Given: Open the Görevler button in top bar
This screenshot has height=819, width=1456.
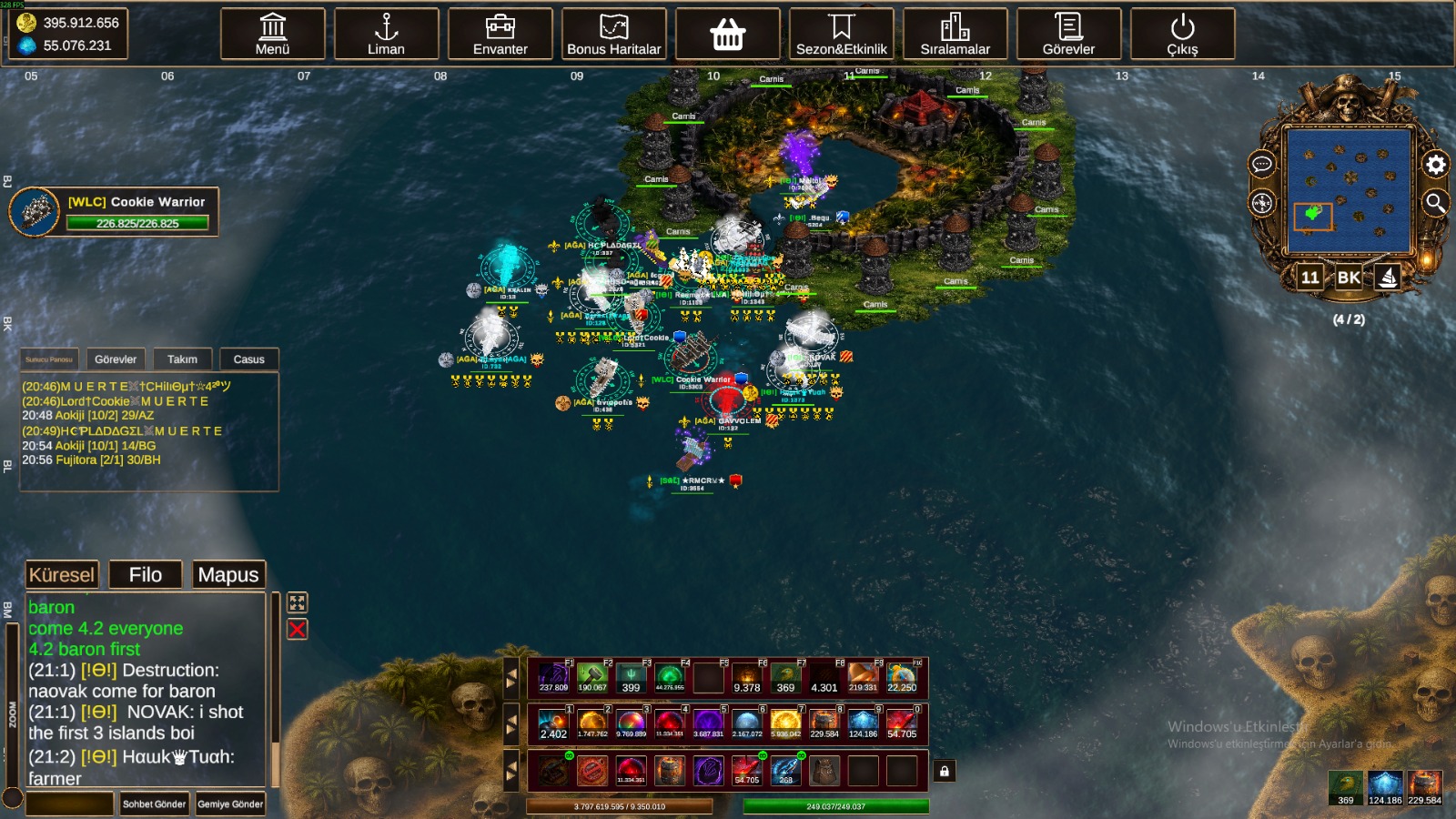Looking at the screenshot, I should [1068, 35].
